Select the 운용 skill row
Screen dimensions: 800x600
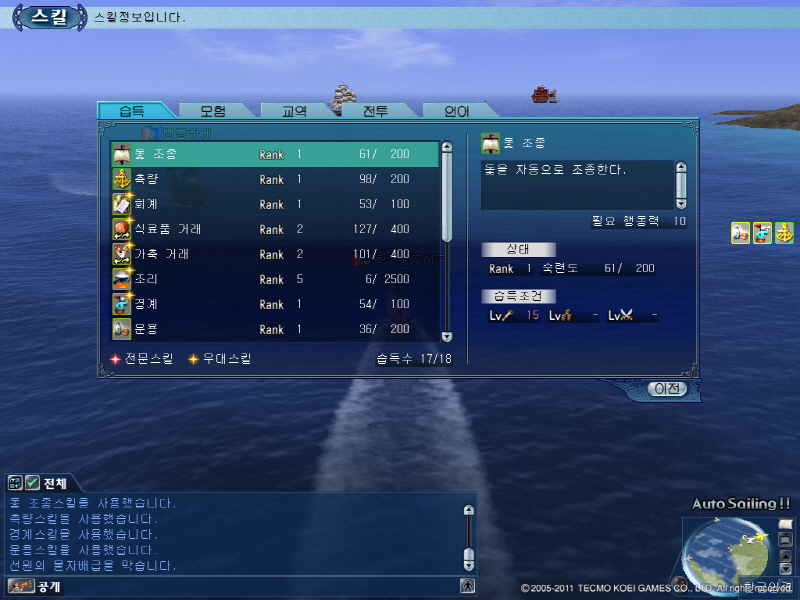tap(274, 330)
